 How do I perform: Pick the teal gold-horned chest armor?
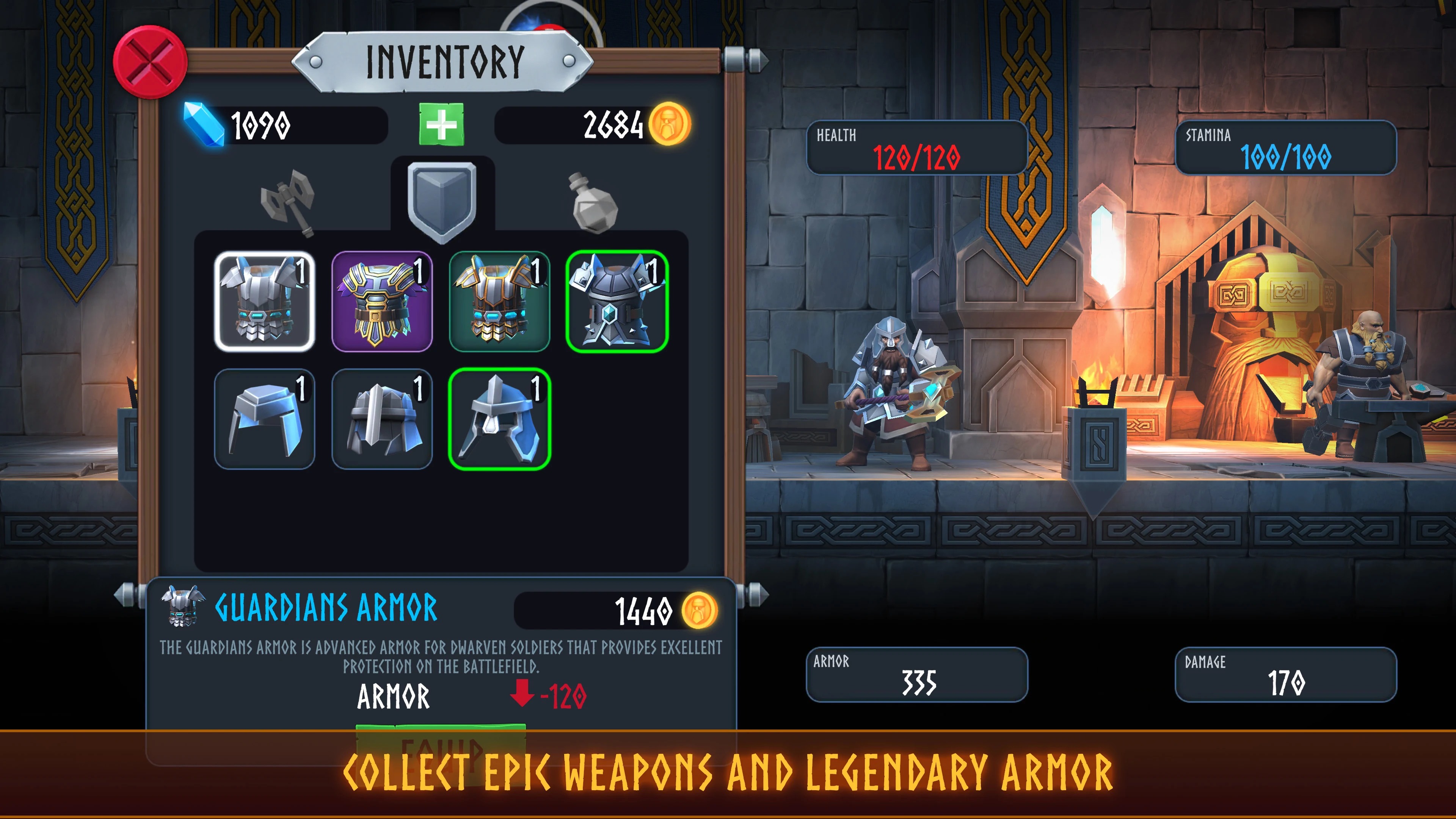pyautogui.click(x=500, y=301)
